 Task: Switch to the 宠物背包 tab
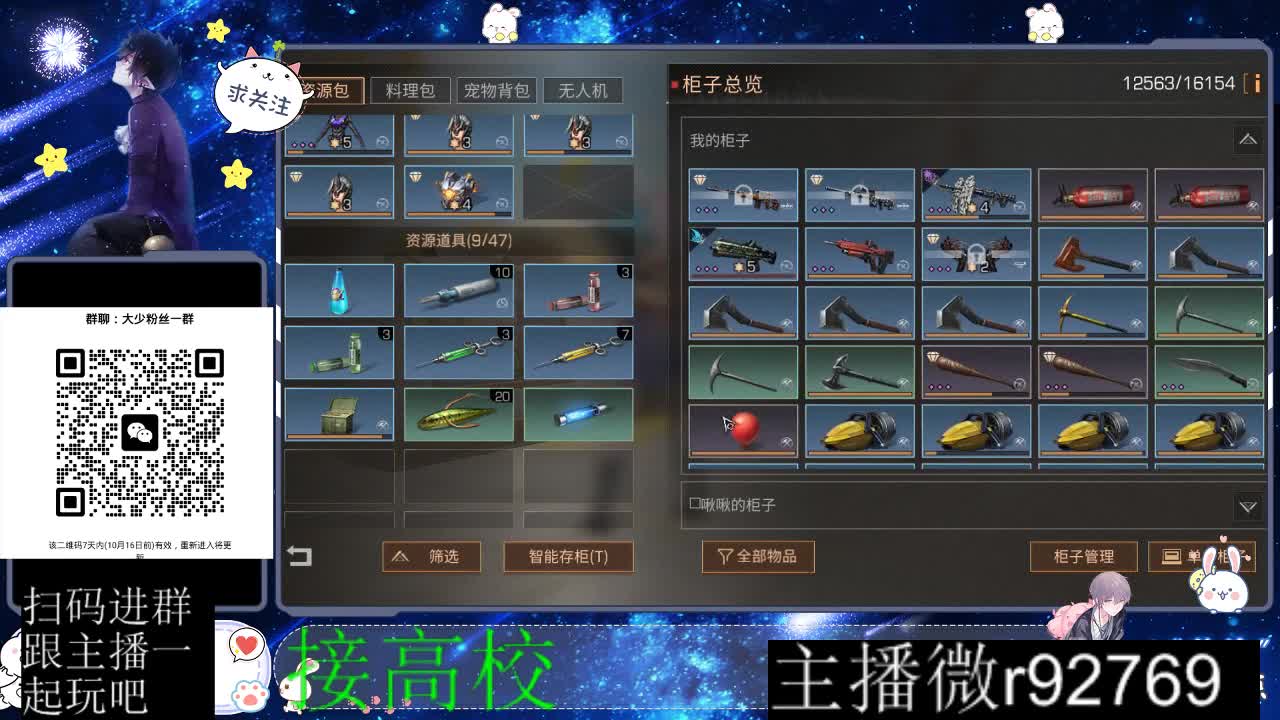[x=498, y=90]
